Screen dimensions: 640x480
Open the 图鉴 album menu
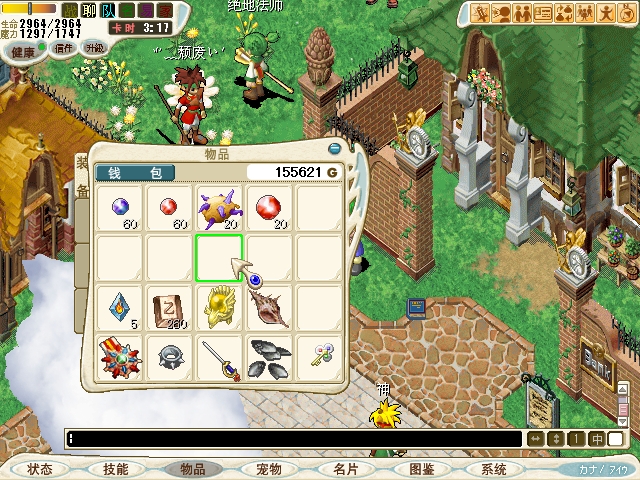tap(422, 469)
